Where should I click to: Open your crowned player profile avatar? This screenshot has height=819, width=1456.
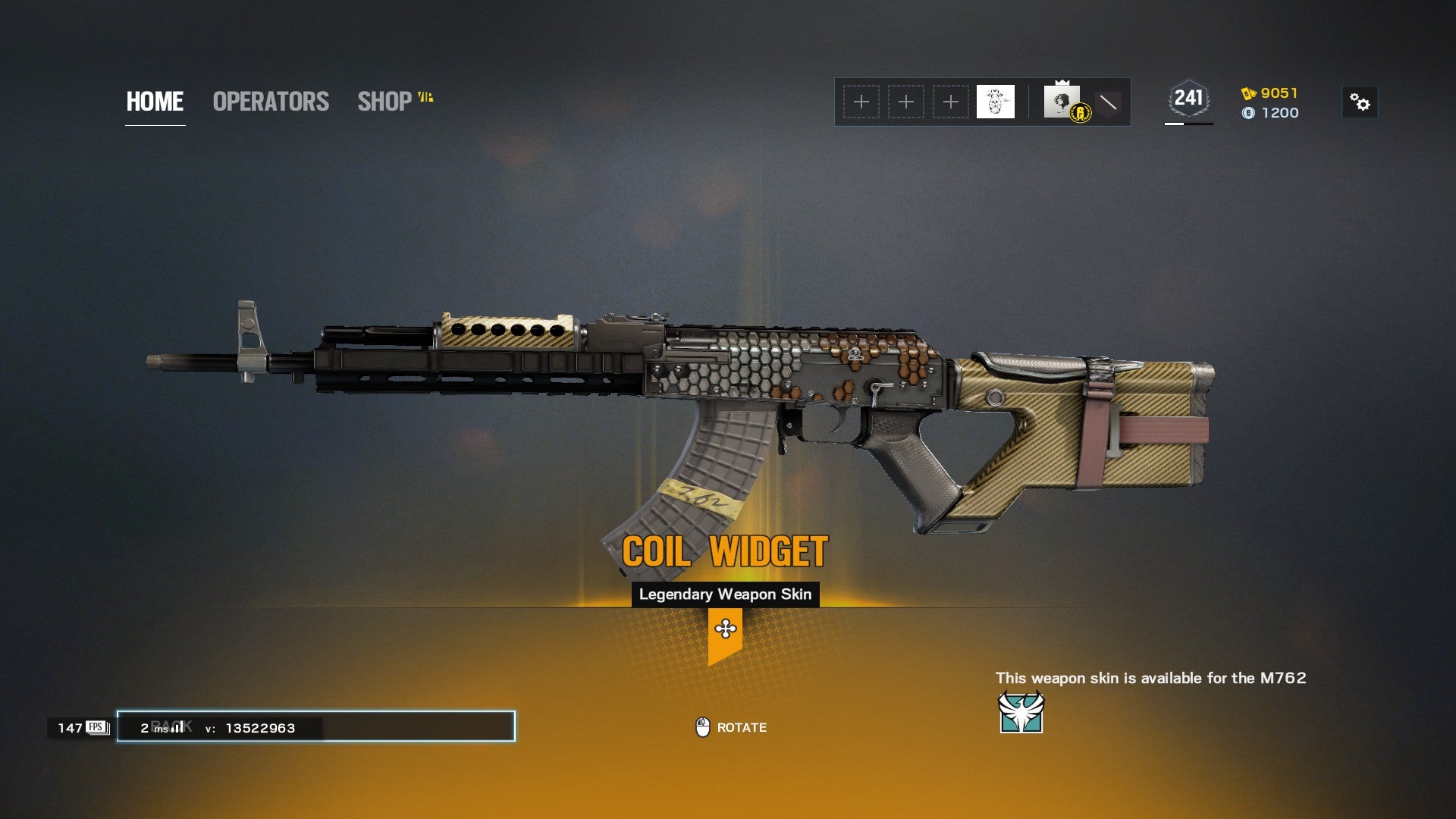click(1062, 102)
